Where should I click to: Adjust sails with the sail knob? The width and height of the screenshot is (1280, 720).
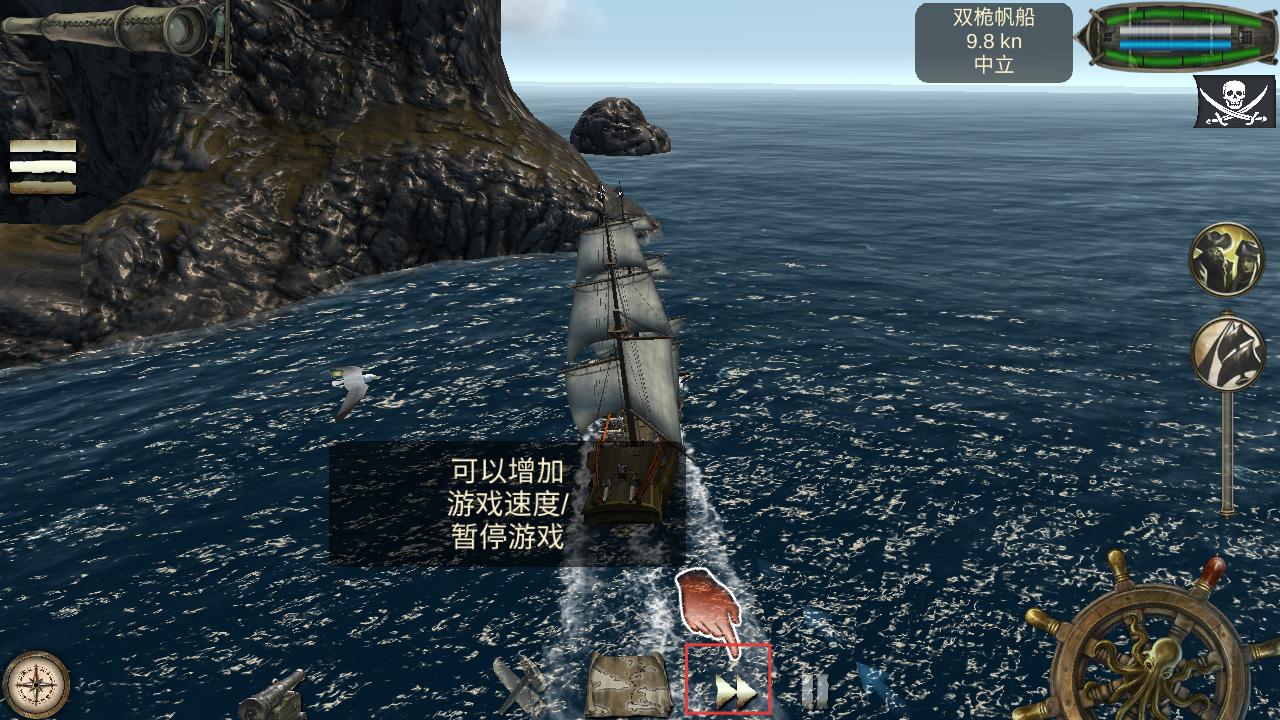1227,354
